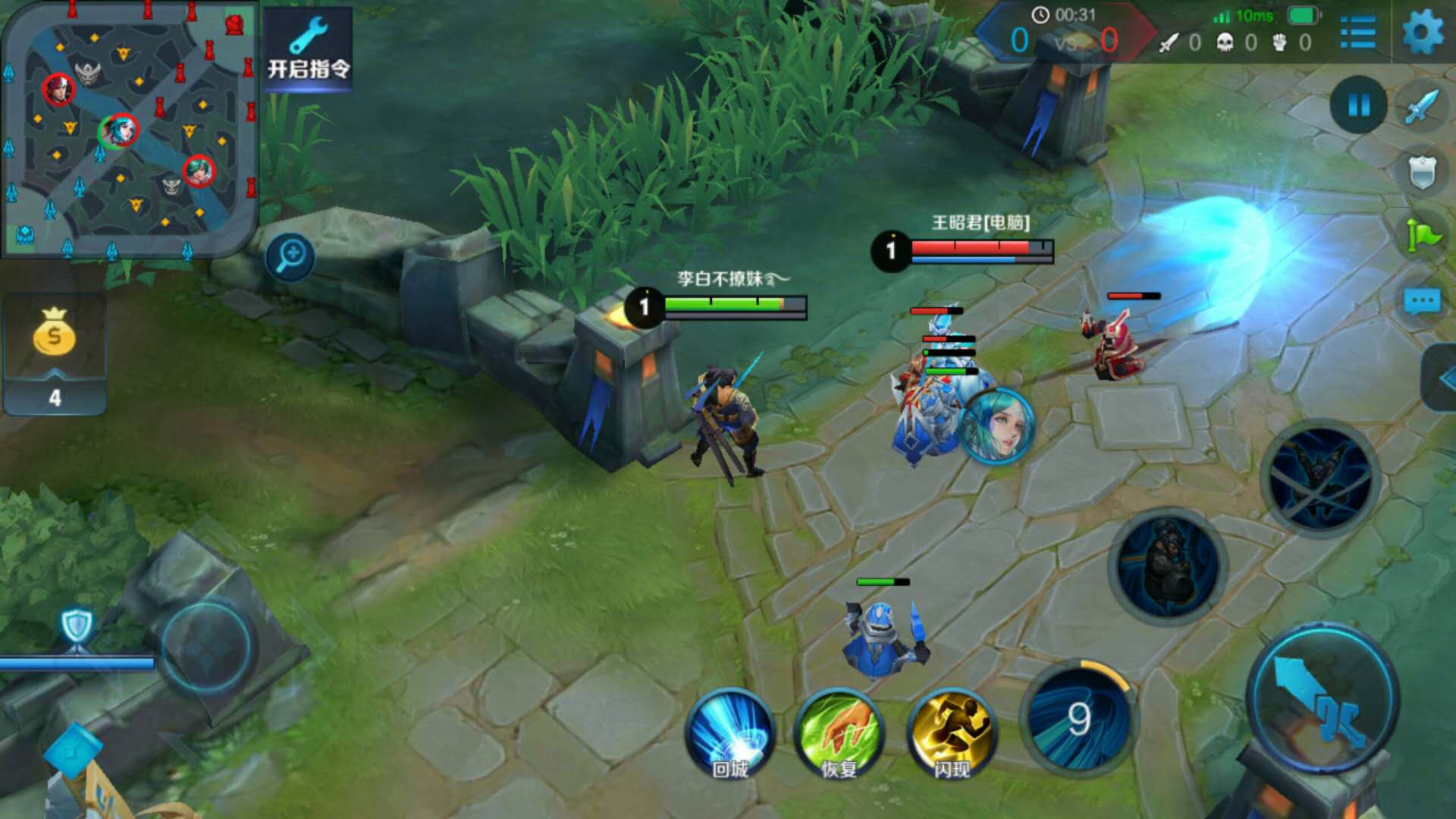Select the shield defend signal
The width and height of the screenshot is (1456, 819).
1421,173
